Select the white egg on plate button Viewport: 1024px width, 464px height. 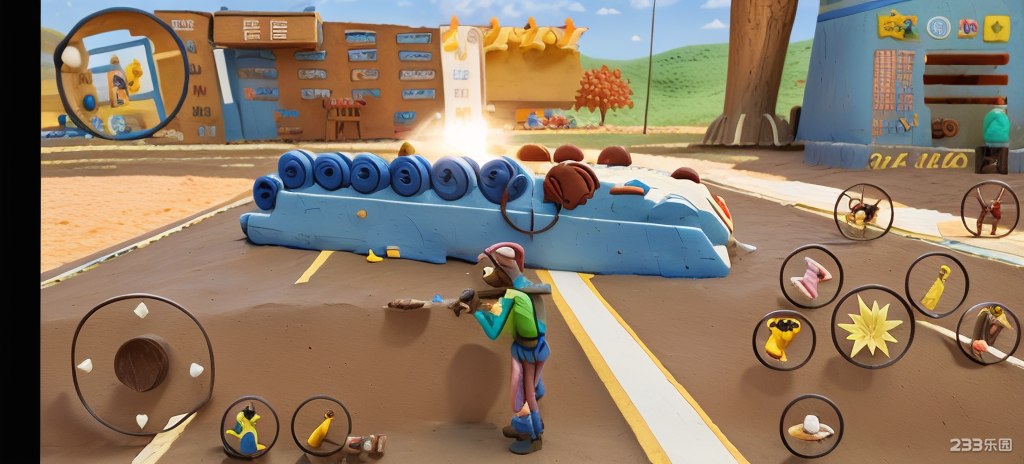pyautogui.click(x=811, y=427)
